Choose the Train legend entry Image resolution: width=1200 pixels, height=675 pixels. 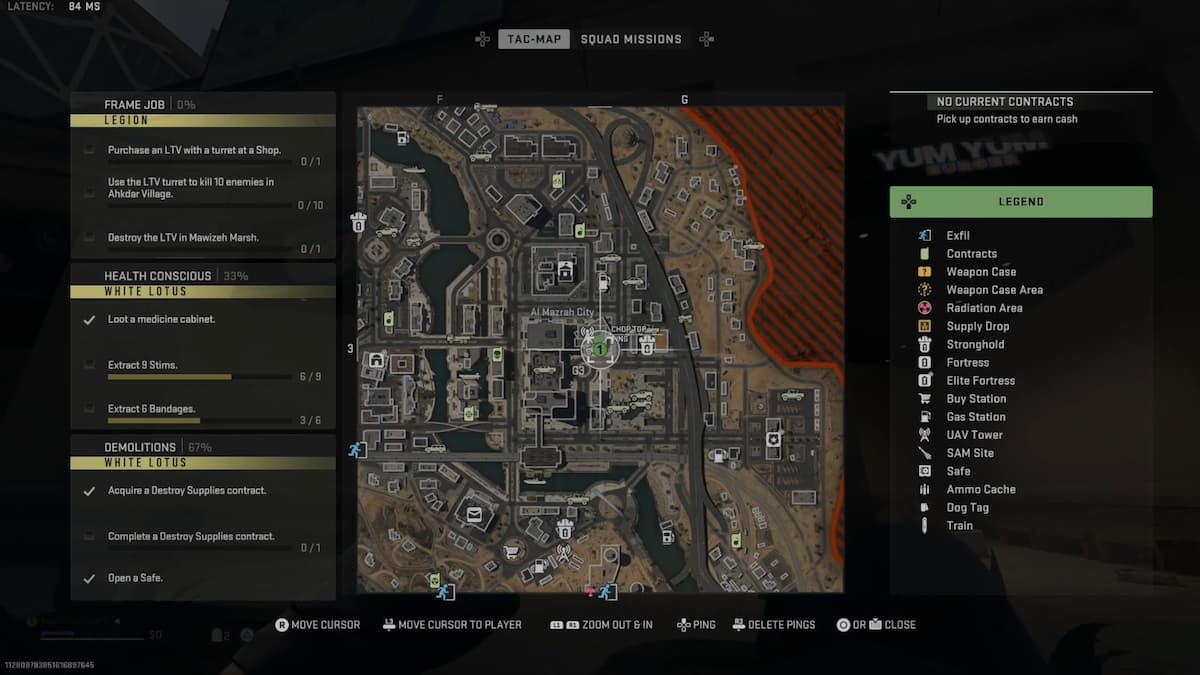pos(959,525)
